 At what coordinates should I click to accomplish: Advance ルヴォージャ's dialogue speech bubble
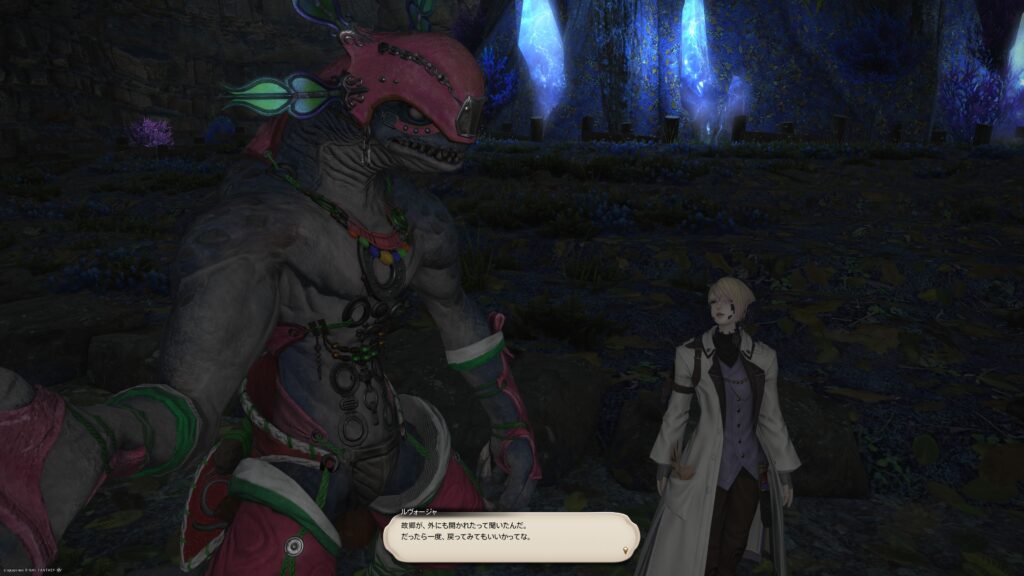(x=510, y=537)
